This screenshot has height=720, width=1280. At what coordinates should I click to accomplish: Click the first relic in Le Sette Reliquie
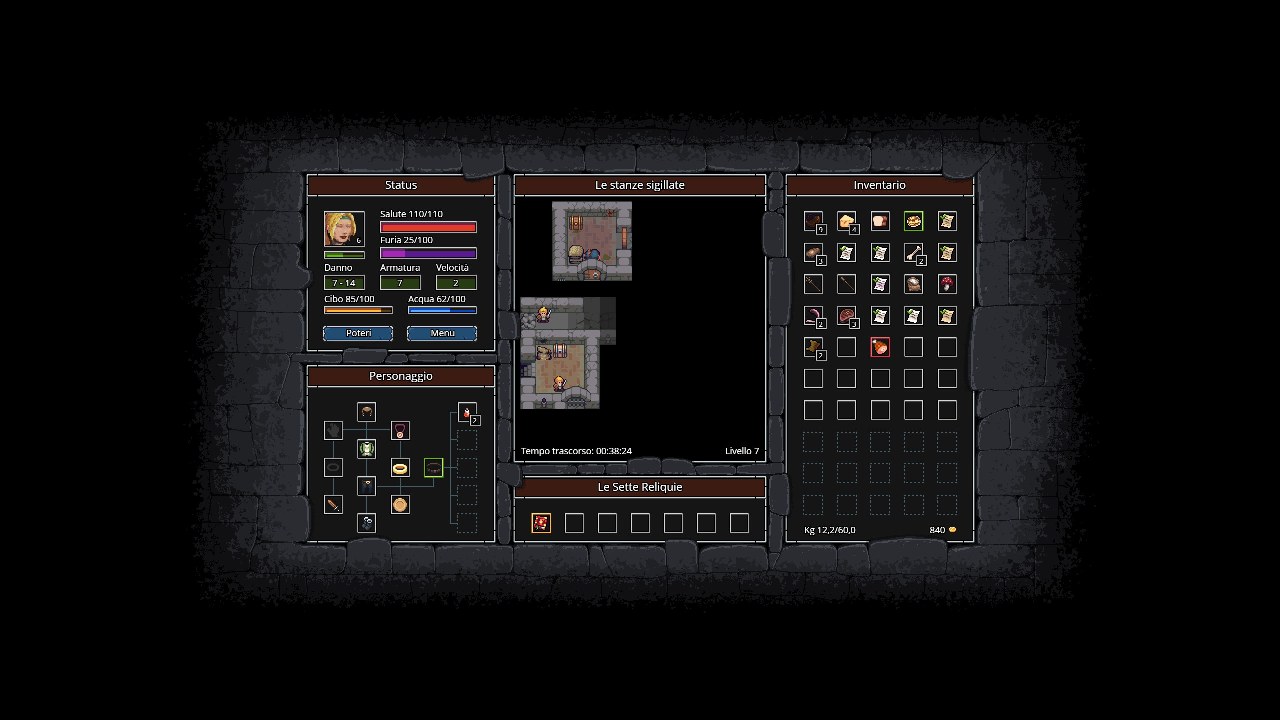tap(541, 522)
